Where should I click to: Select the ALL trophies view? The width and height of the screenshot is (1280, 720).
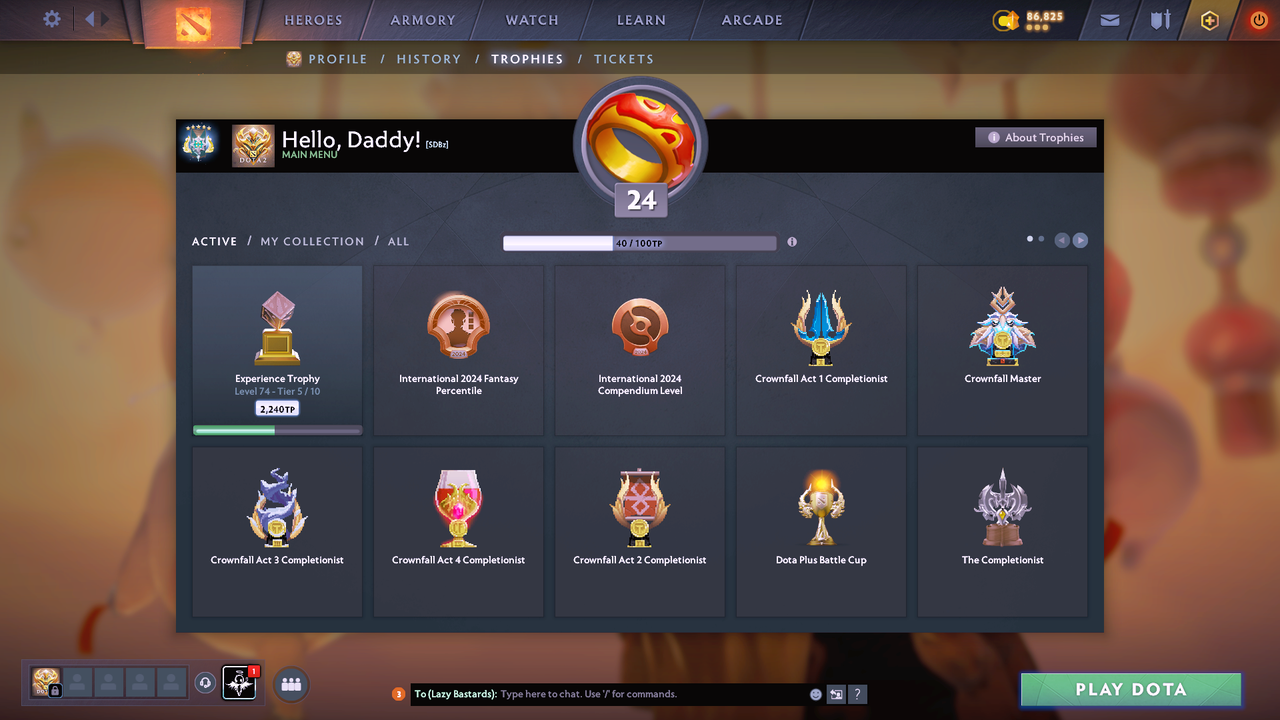pos(398,241)
